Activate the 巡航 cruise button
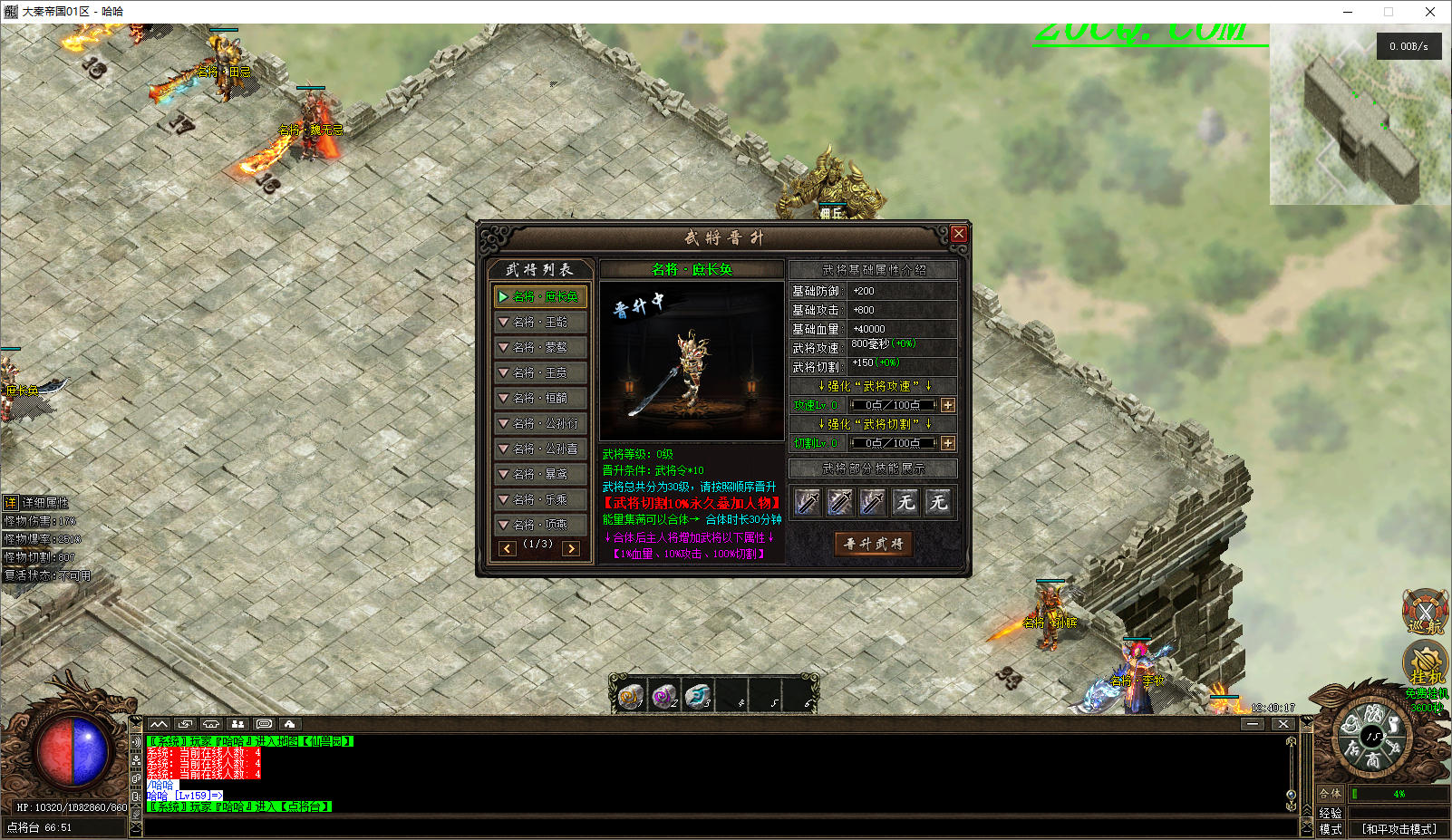This screenshot has width=1452, height=840. coord(1424,612)
